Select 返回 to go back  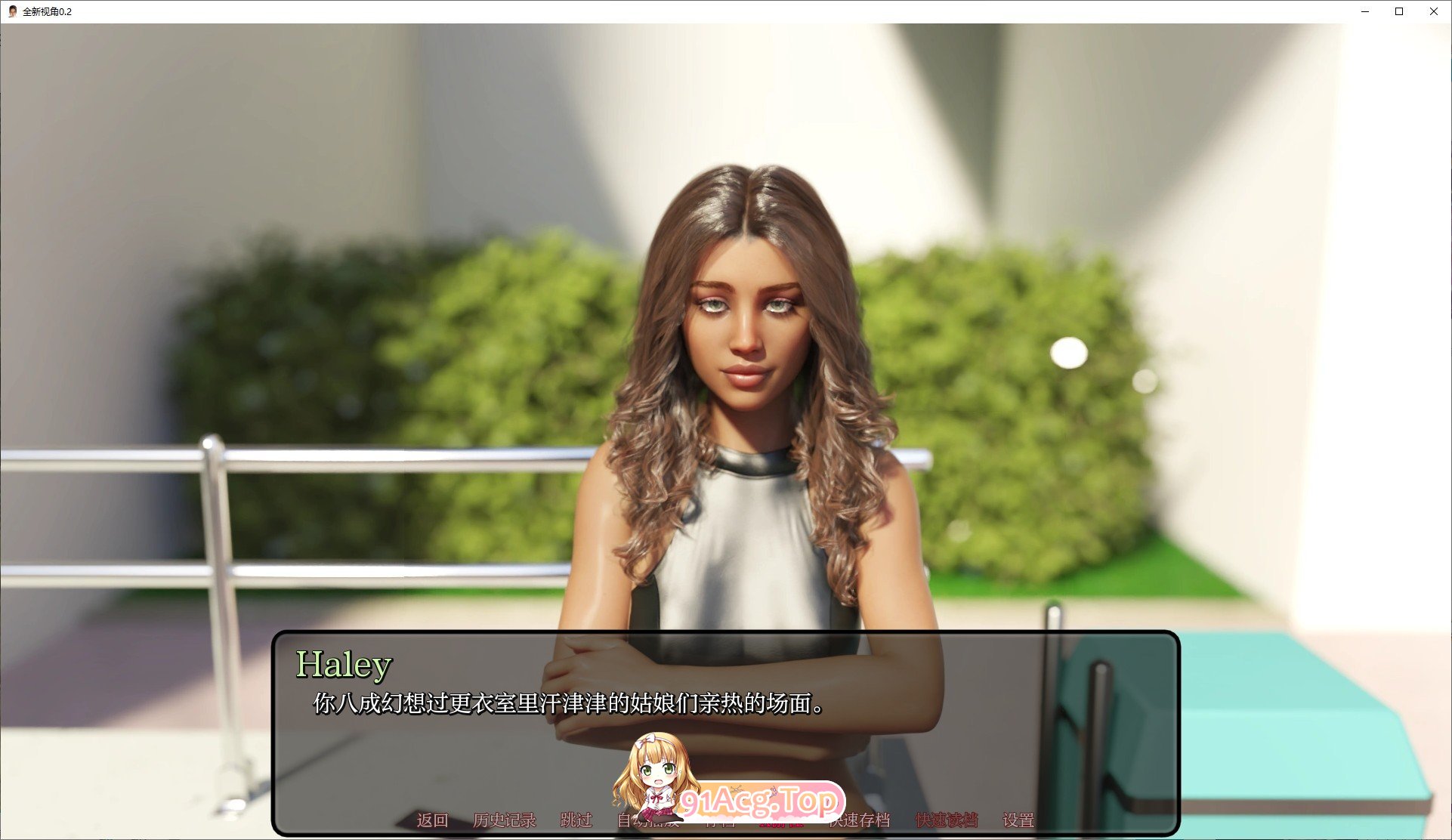pyautogui.click(x=431, y=820)
